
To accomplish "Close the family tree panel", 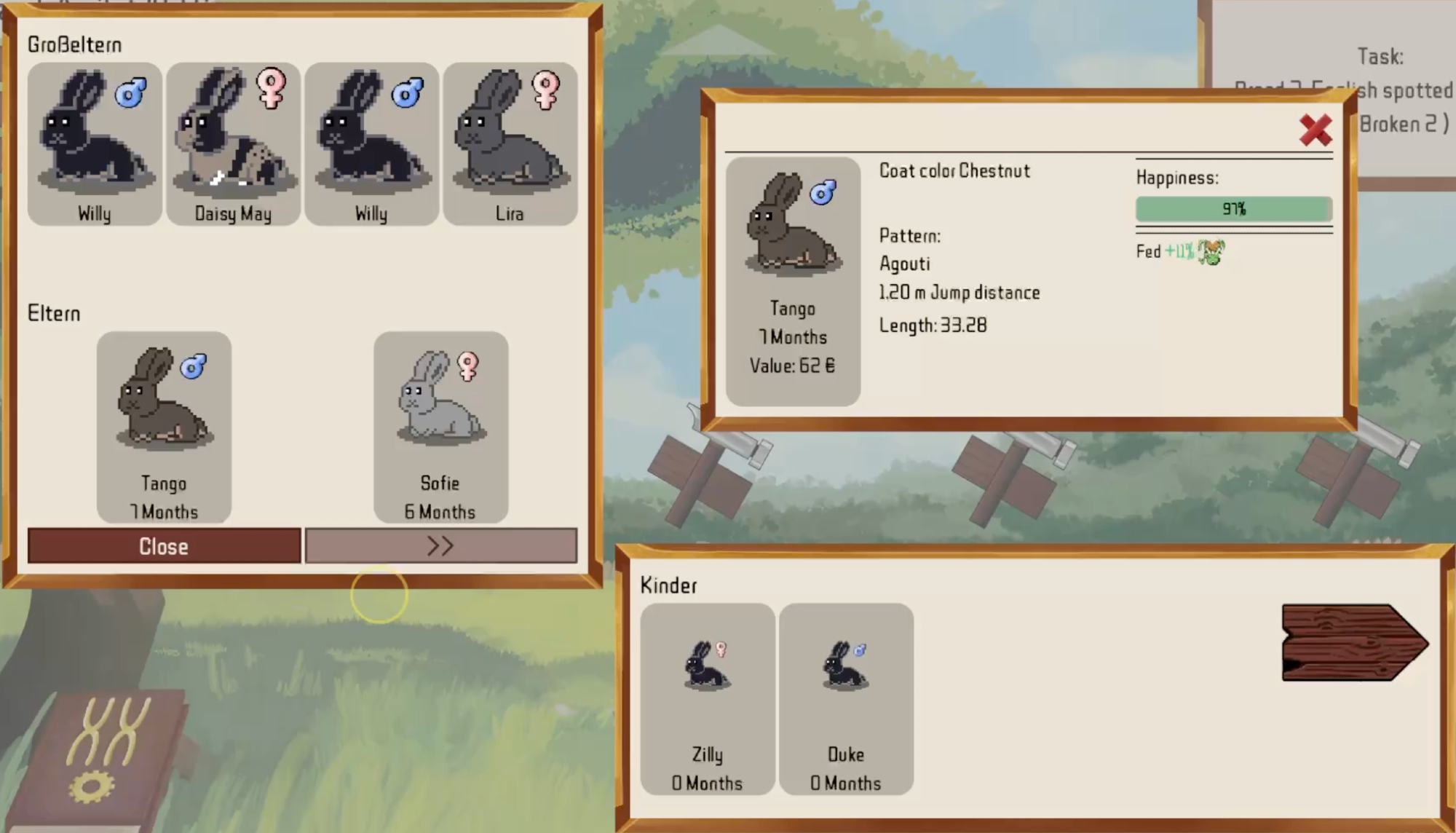I will tap(164, 546).
